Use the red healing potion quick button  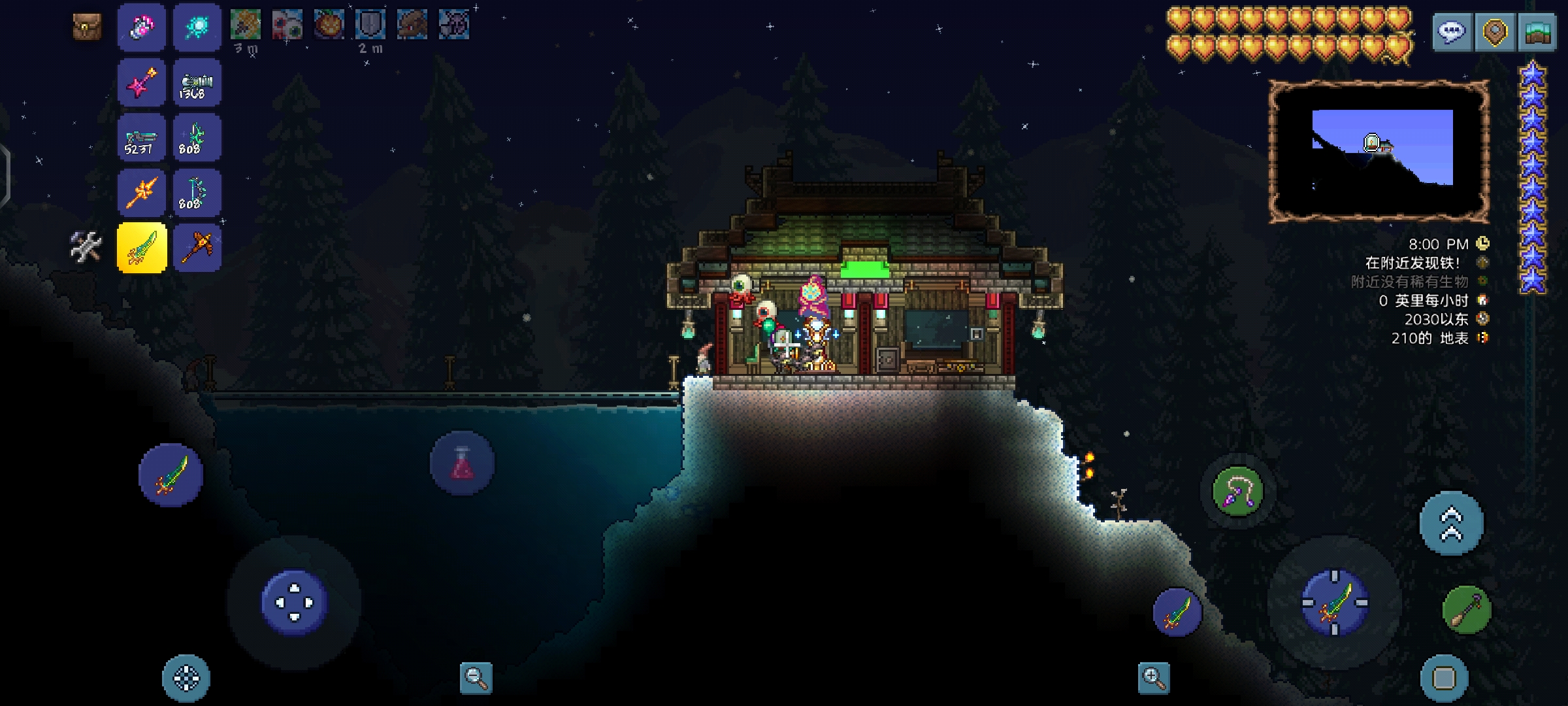click(462, 463)
